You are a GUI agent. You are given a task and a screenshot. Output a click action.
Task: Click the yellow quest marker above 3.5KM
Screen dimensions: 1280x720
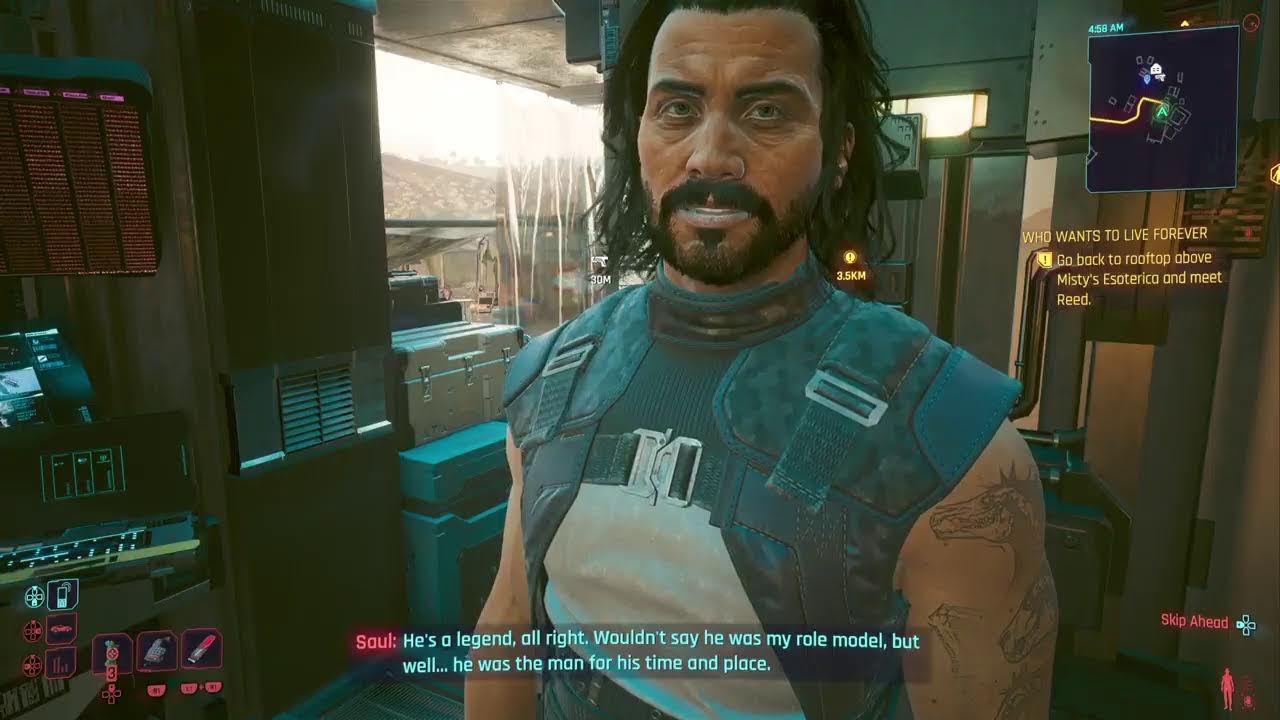(849, 257)
